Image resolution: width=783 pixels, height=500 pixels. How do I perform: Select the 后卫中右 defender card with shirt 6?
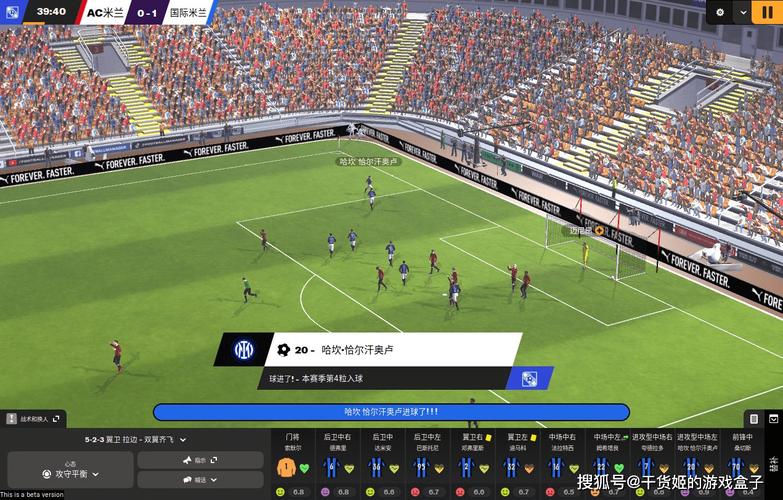pyautogui.click(x=336, y=464)
